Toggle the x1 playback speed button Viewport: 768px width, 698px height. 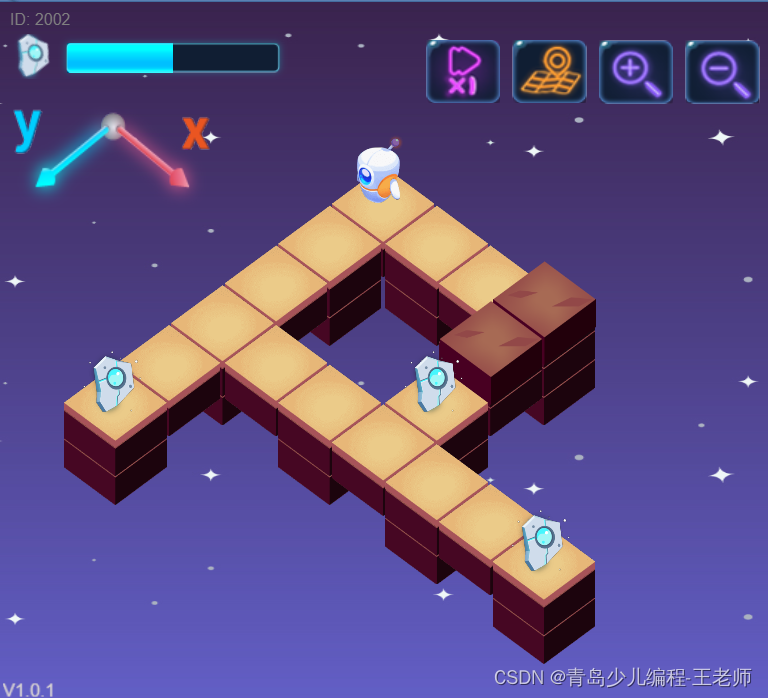[462, 71]
